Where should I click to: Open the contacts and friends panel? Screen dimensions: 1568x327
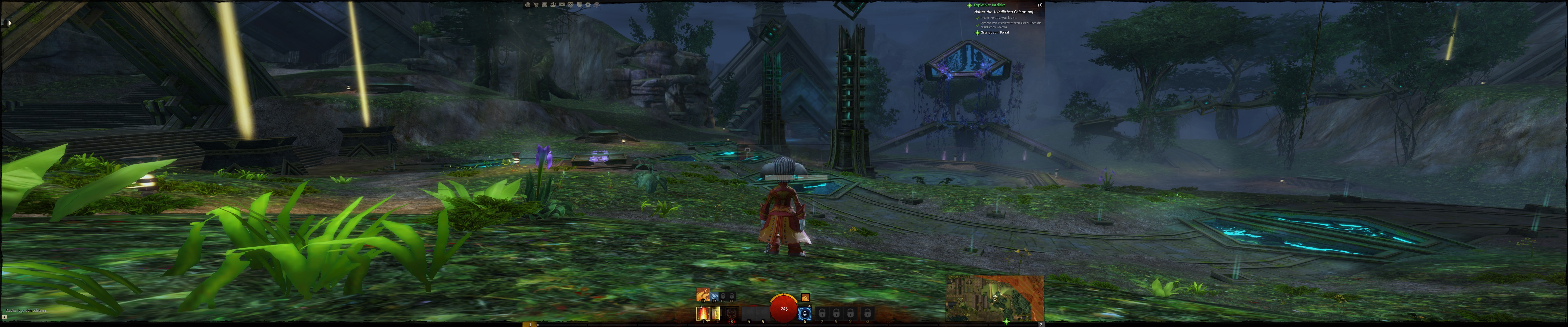[553, 5]
